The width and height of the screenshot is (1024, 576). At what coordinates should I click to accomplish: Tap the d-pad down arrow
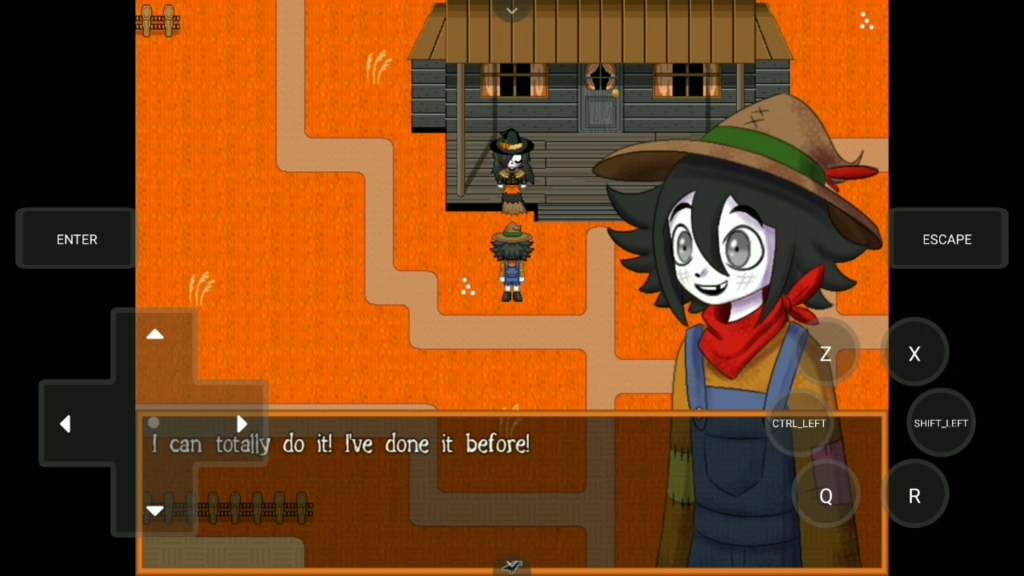[155, 510]
